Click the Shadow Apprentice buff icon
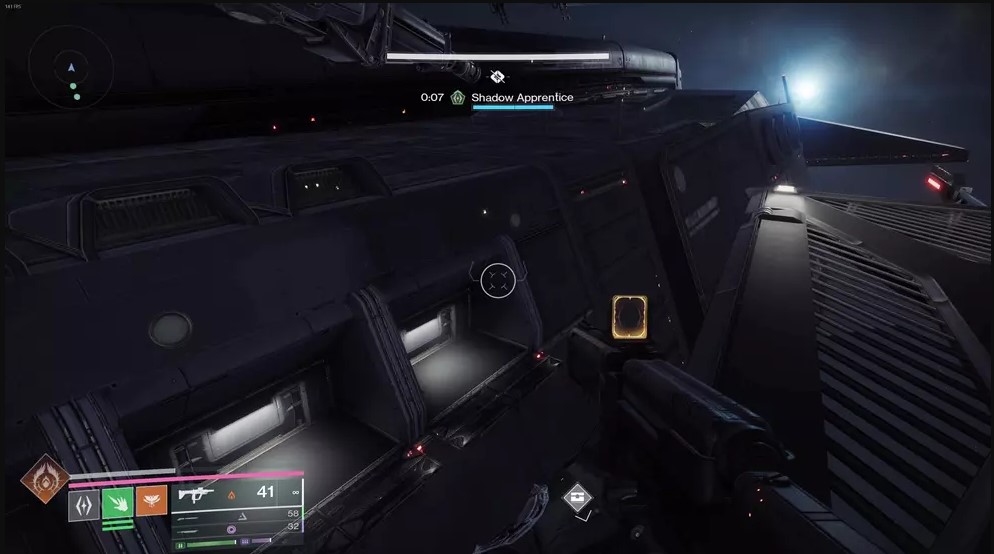This screenshot has width=994, height=554. coord(458,98)
